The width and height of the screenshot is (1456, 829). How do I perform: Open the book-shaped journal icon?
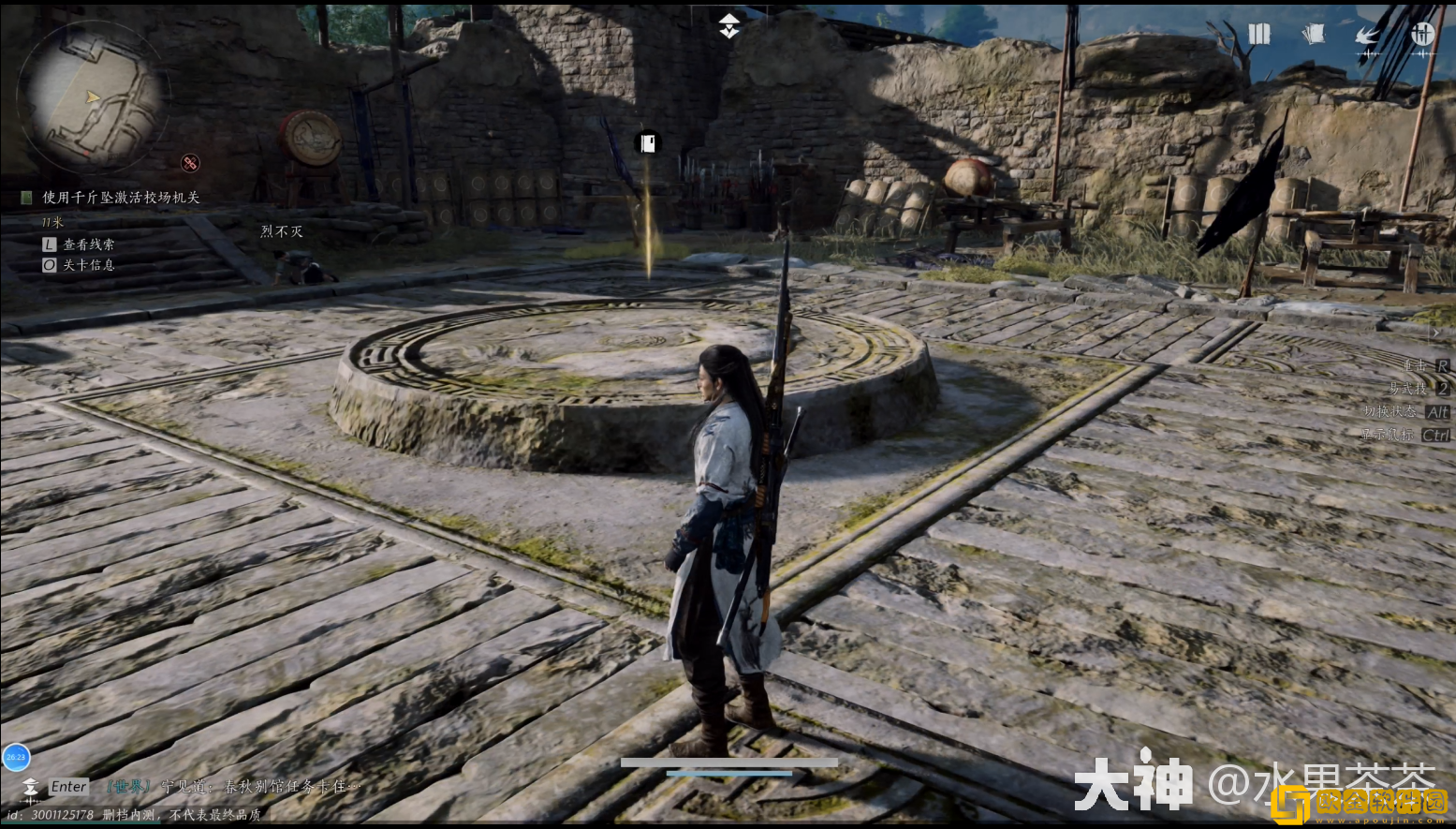tap(1259, 35)
